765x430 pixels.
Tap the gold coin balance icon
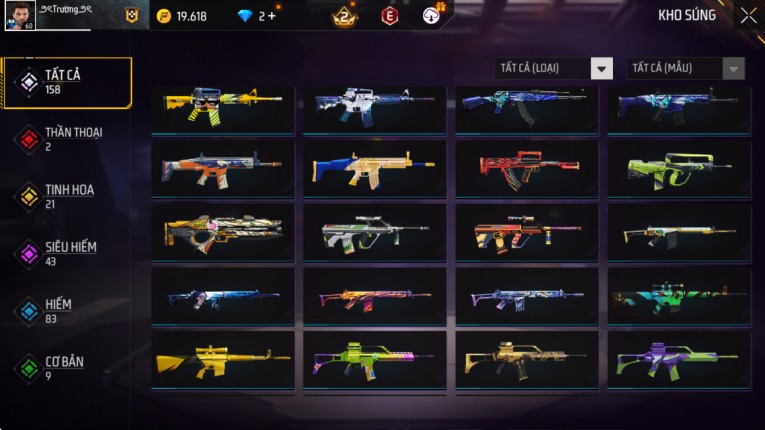pos(164,16)
